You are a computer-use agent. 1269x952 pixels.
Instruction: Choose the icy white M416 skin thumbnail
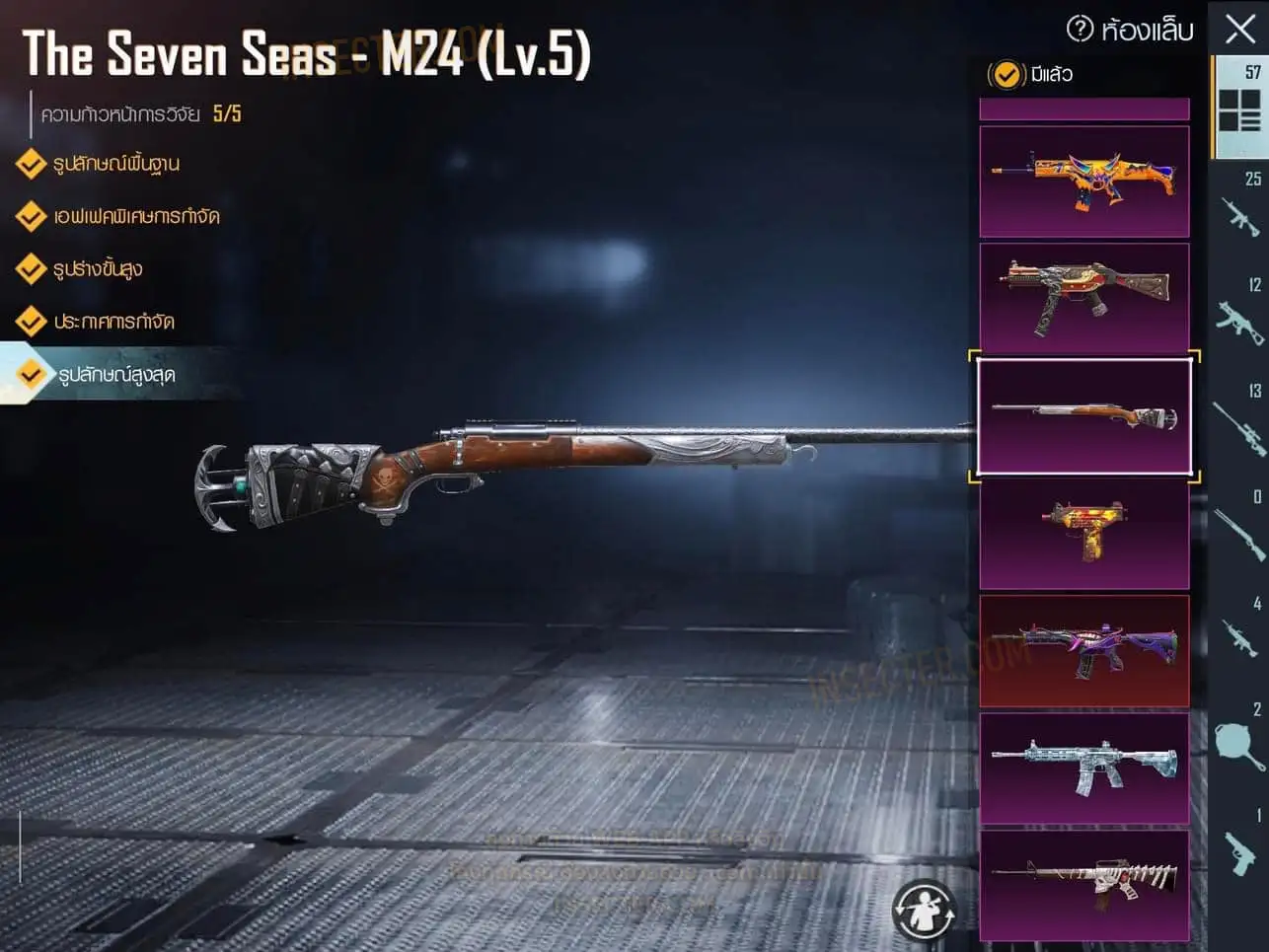[x=1083, y=768]
